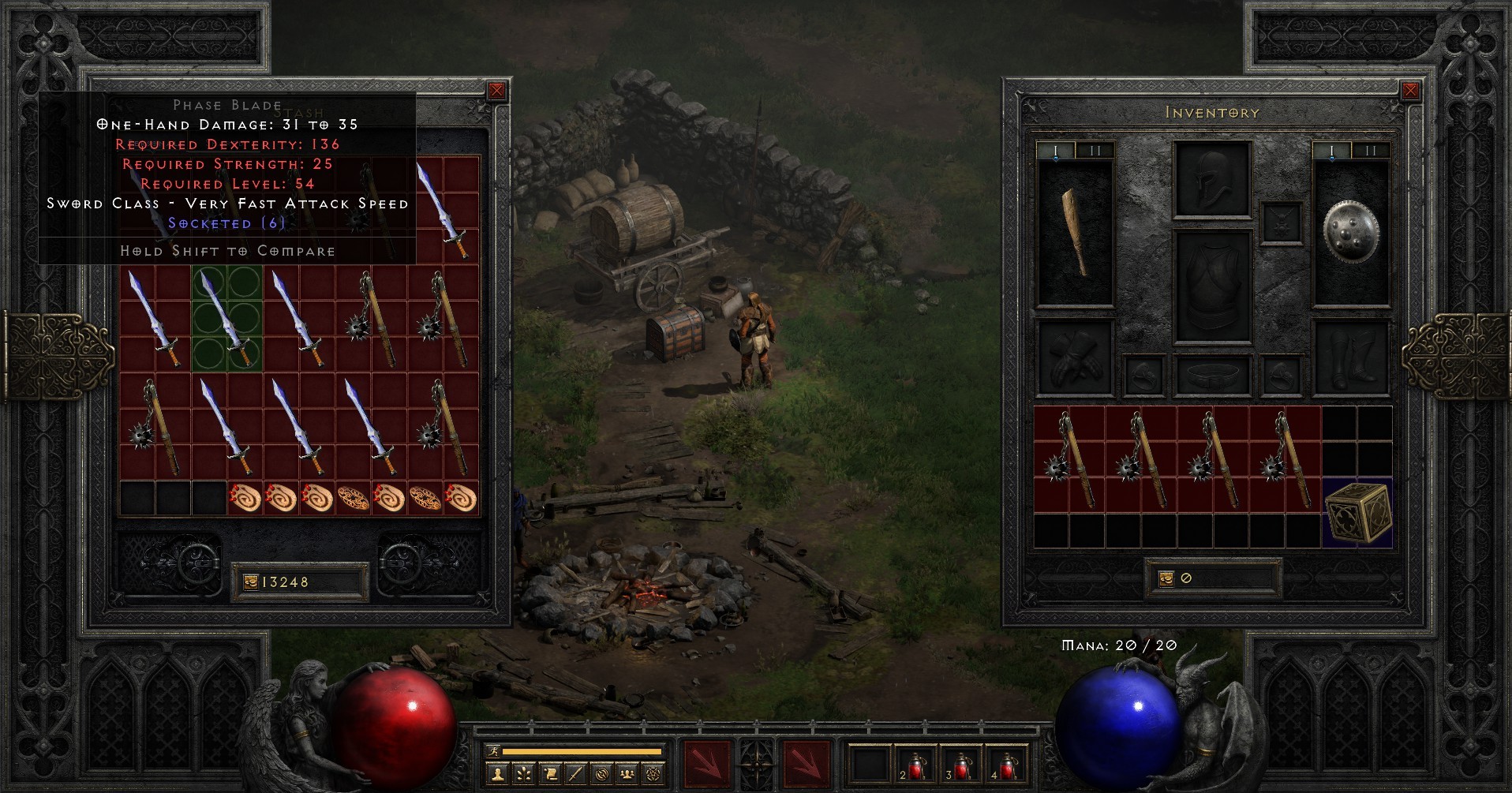The image size is (1512, 793).
Task: Select tab I above the shield slot
Action: pos(1332,150)
